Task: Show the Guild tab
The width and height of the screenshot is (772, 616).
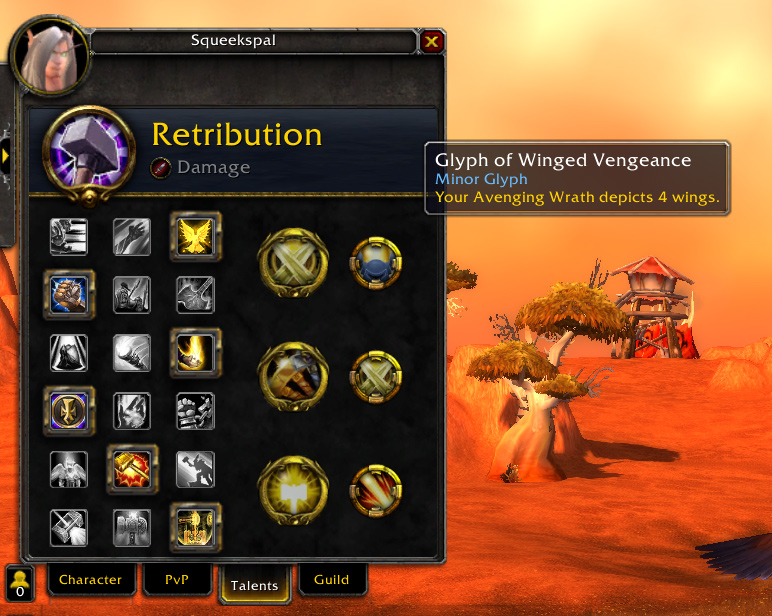Action: tap(331, 579)
